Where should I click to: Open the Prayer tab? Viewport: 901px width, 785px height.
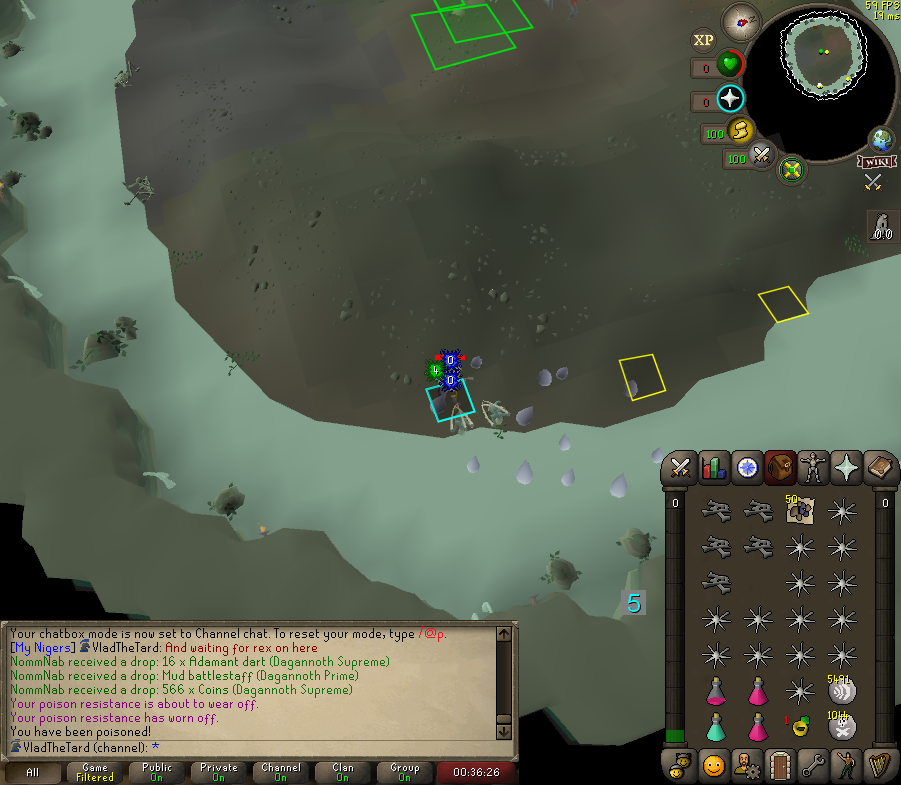point(847,468)
